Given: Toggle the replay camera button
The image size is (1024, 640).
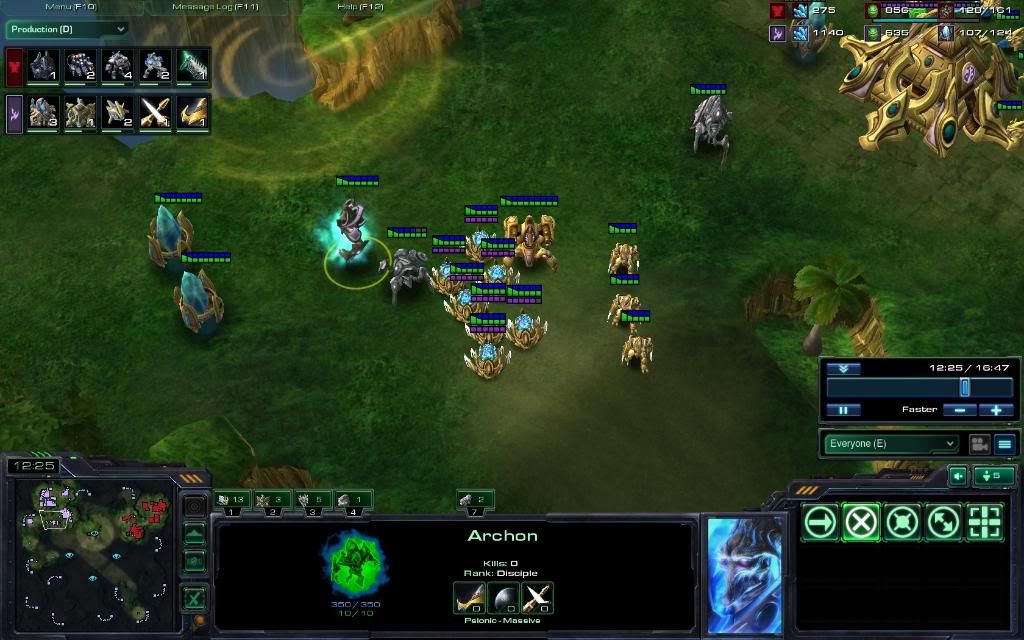Looking at the screenshot, I should tap(979, 444).
